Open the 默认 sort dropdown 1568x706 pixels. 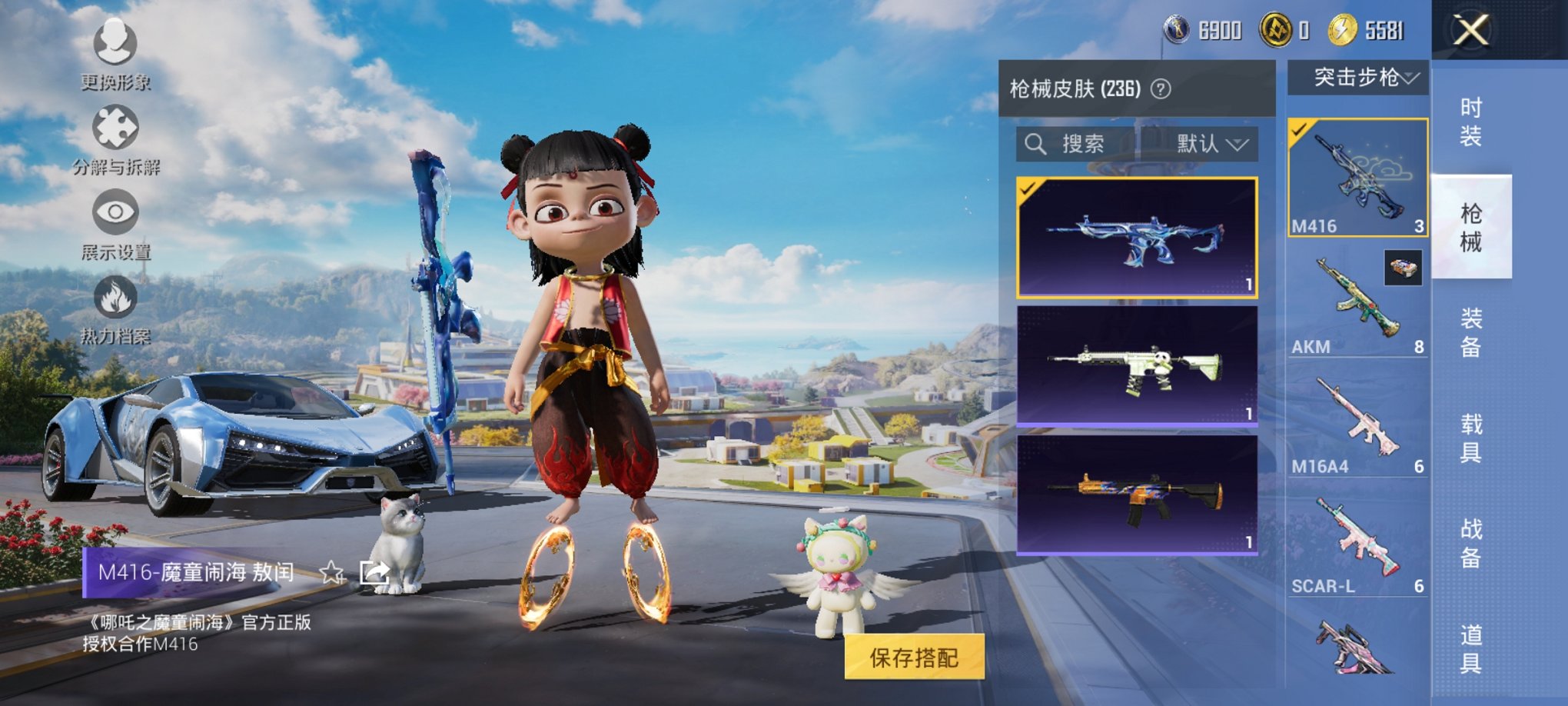click(1211, 144)
